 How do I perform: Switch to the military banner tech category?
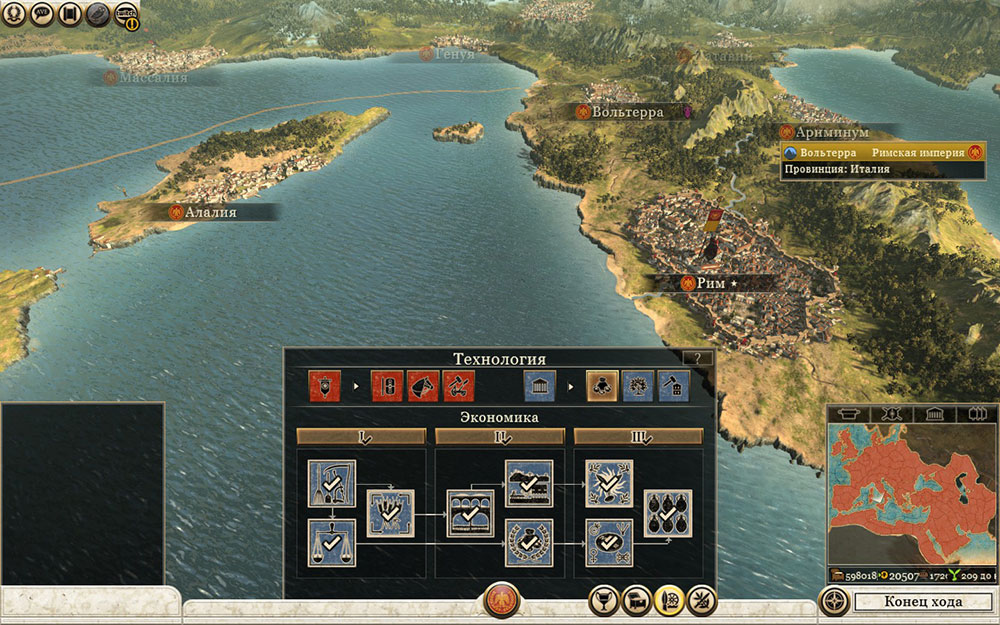click(325, 385)
